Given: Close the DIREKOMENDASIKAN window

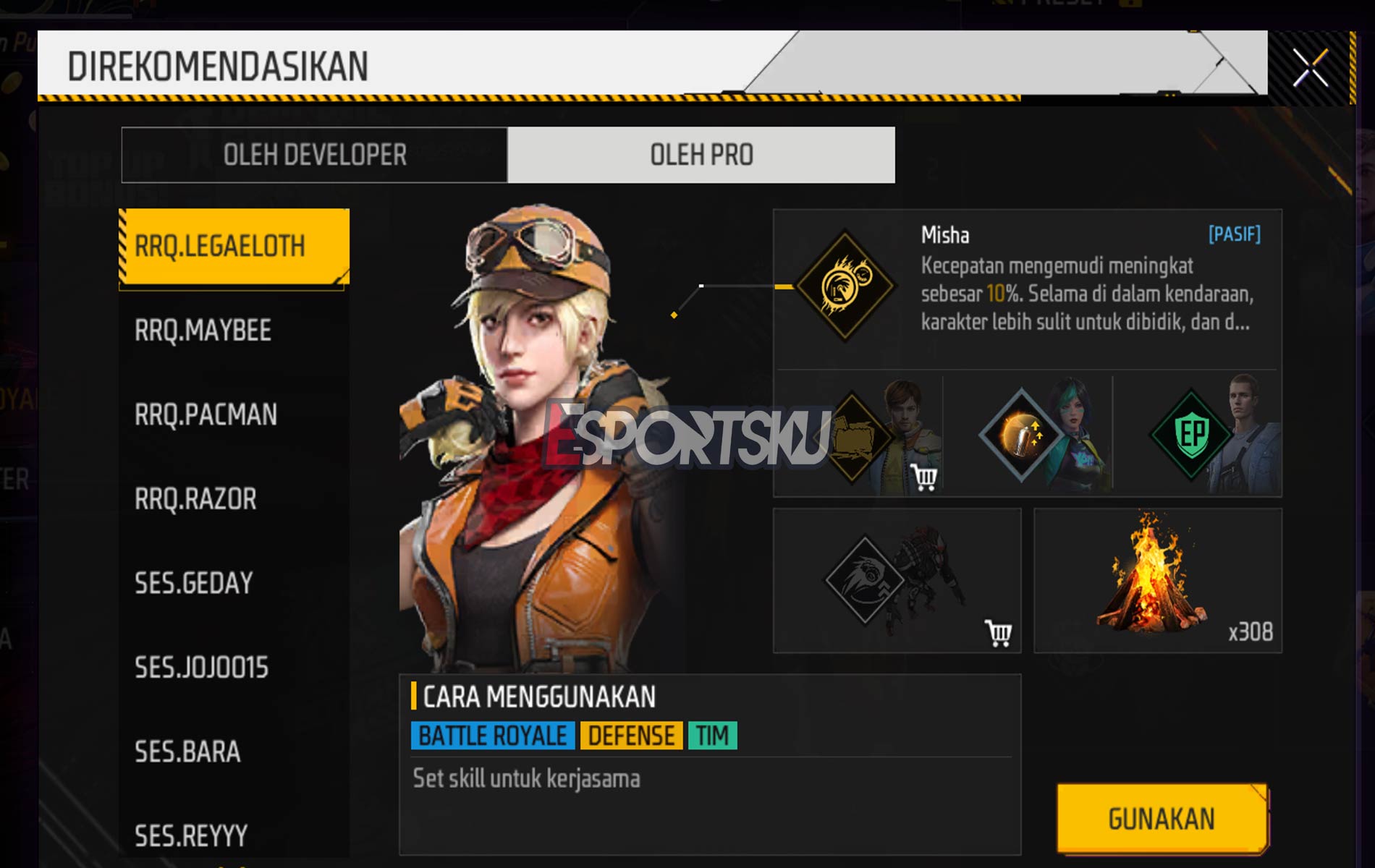Looking at the screenshot, I should pos(1311,67).
